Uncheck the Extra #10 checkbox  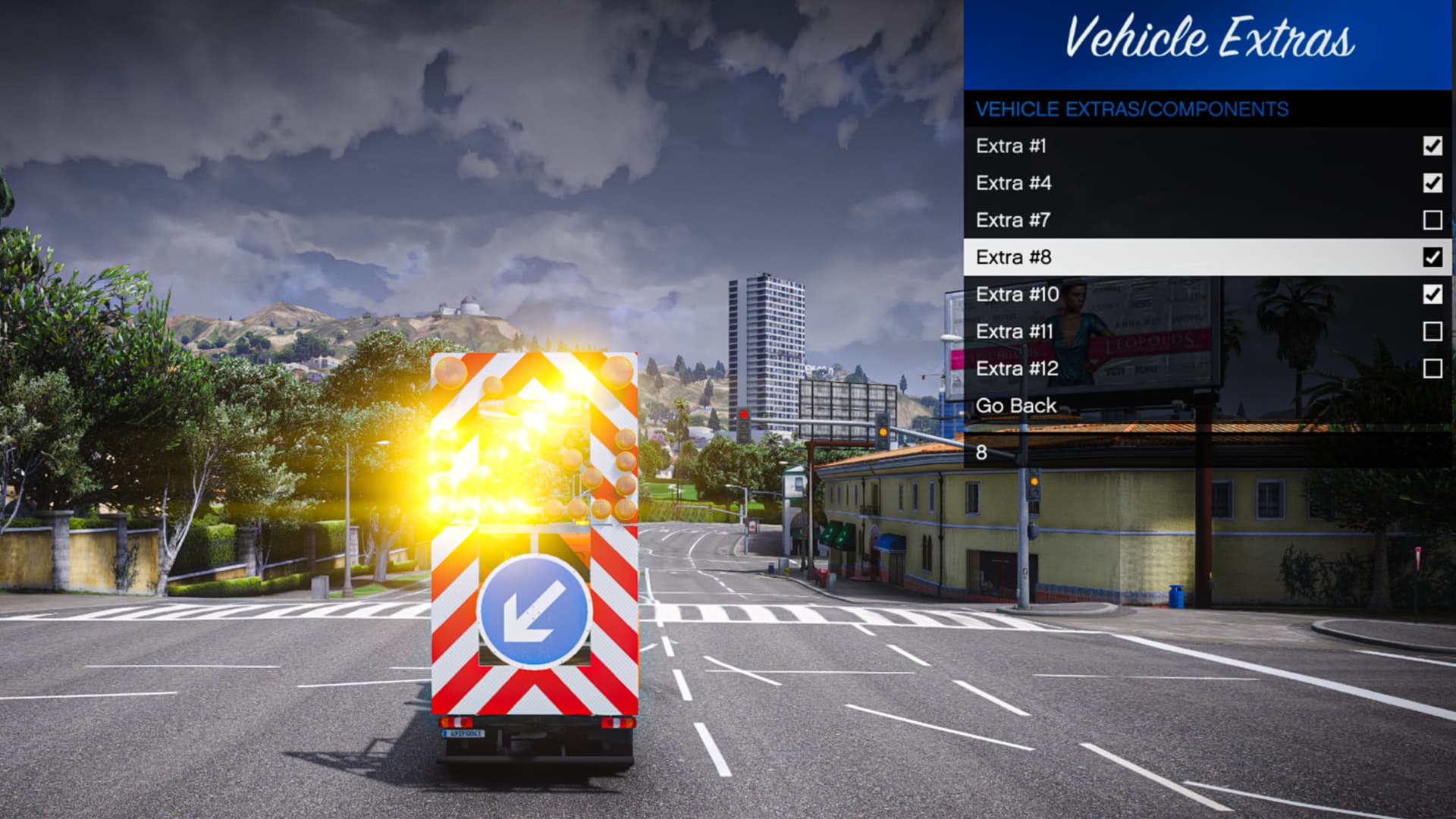point(1431,293)
